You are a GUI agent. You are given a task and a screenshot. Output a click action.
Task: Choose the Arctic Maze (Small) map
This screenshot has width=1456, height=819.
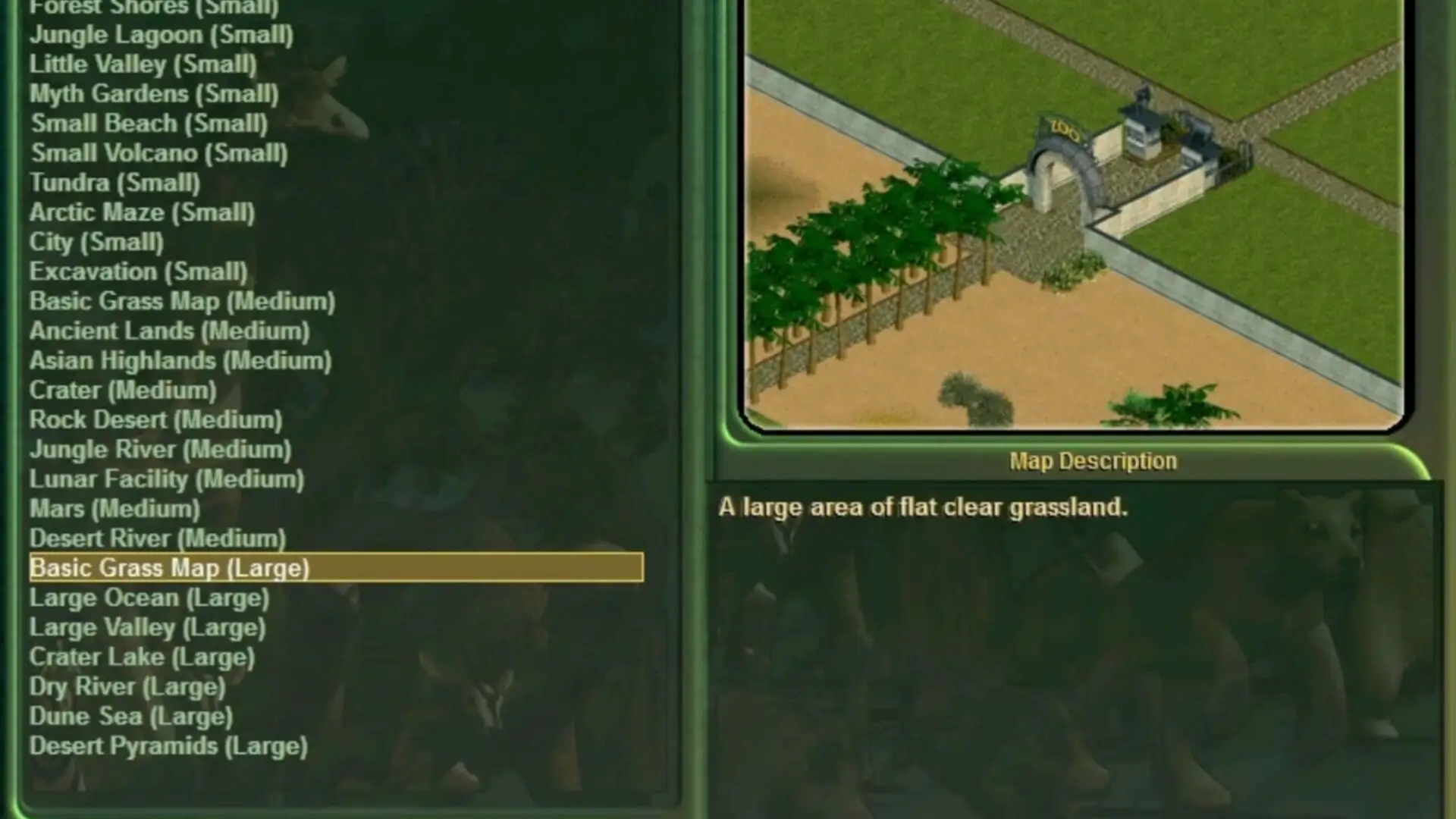[x=142, y=212]
